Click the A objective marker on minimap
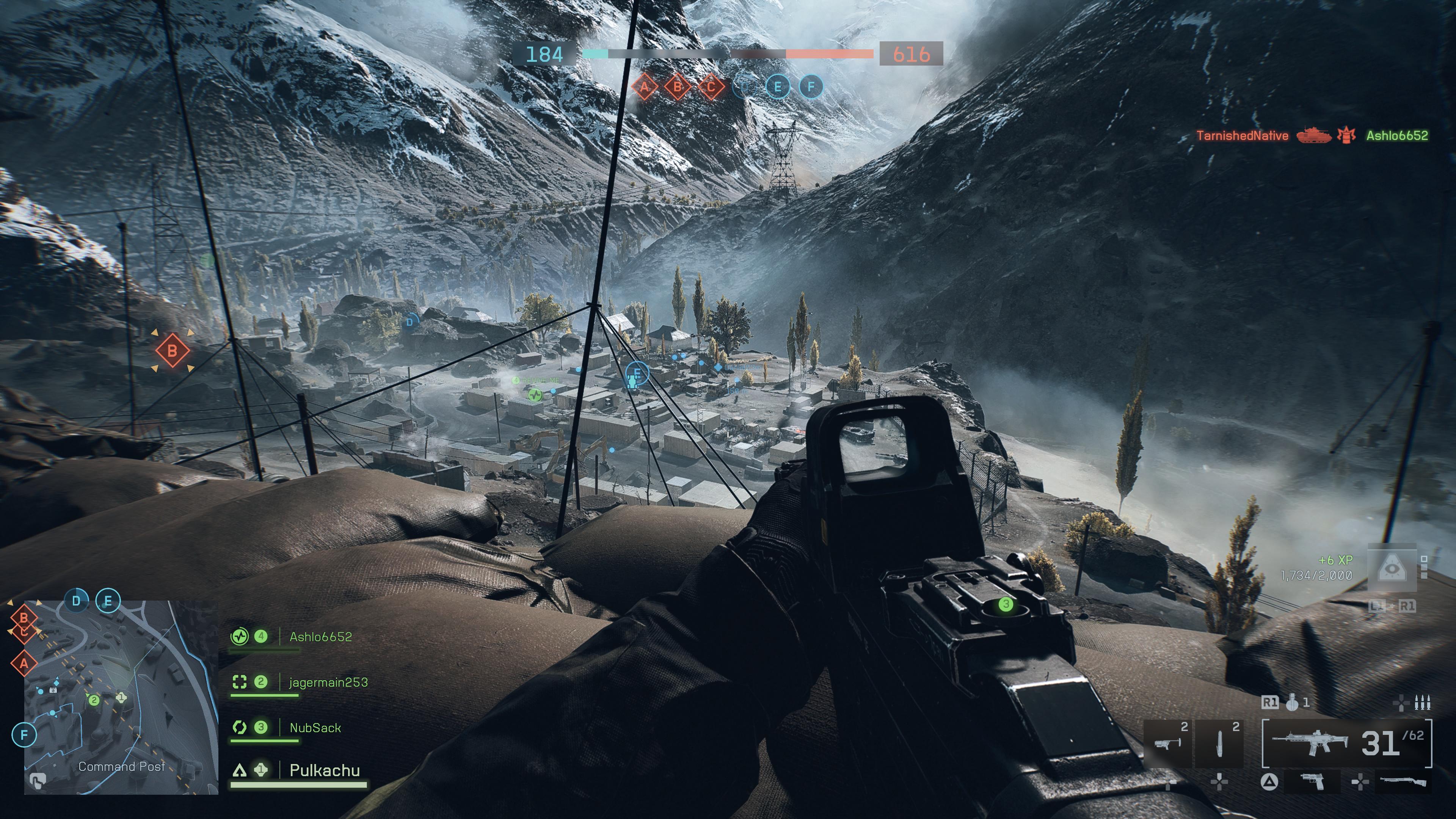 pyautogui.click(x=24, y=664)
